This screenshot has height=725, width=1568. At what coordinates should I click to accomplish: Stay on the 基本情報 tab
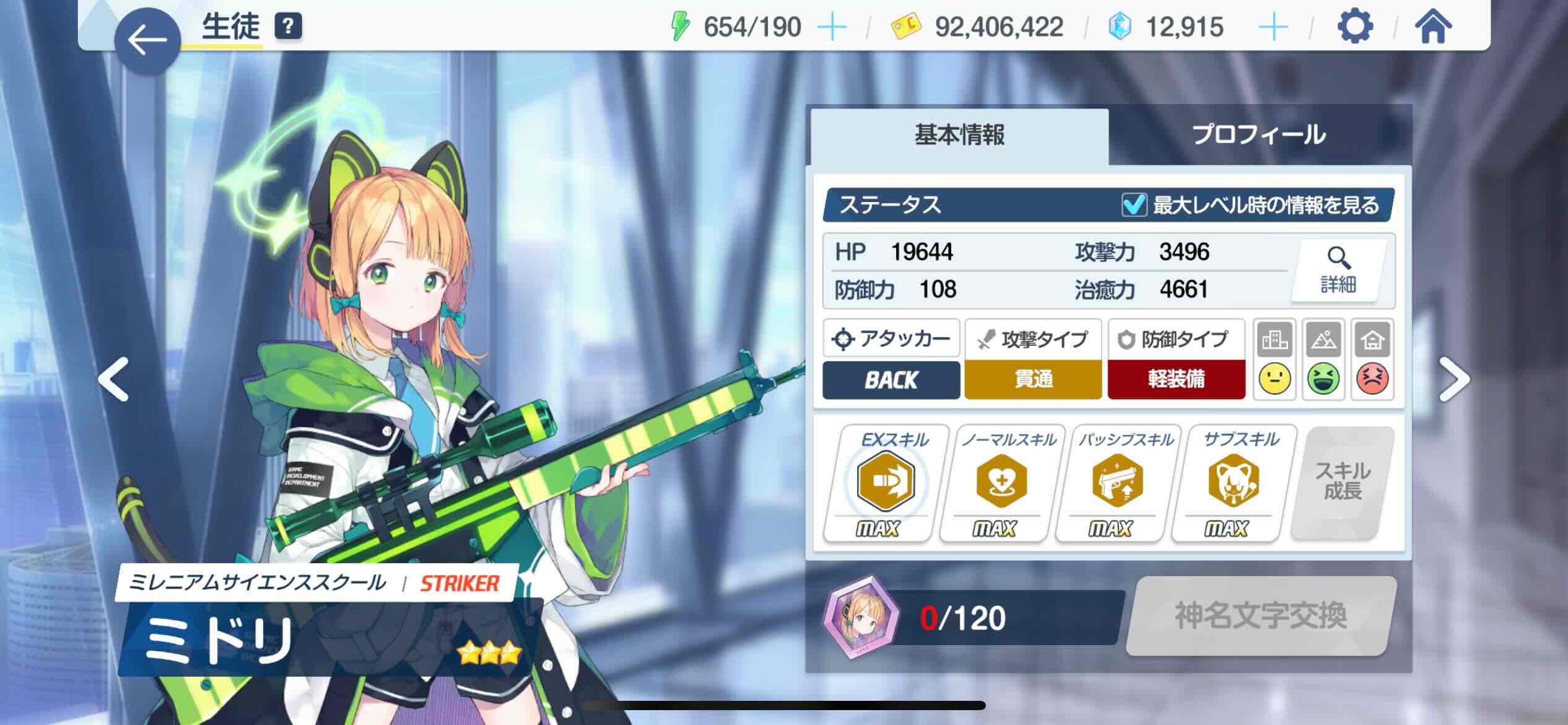(x=959, y=134)
